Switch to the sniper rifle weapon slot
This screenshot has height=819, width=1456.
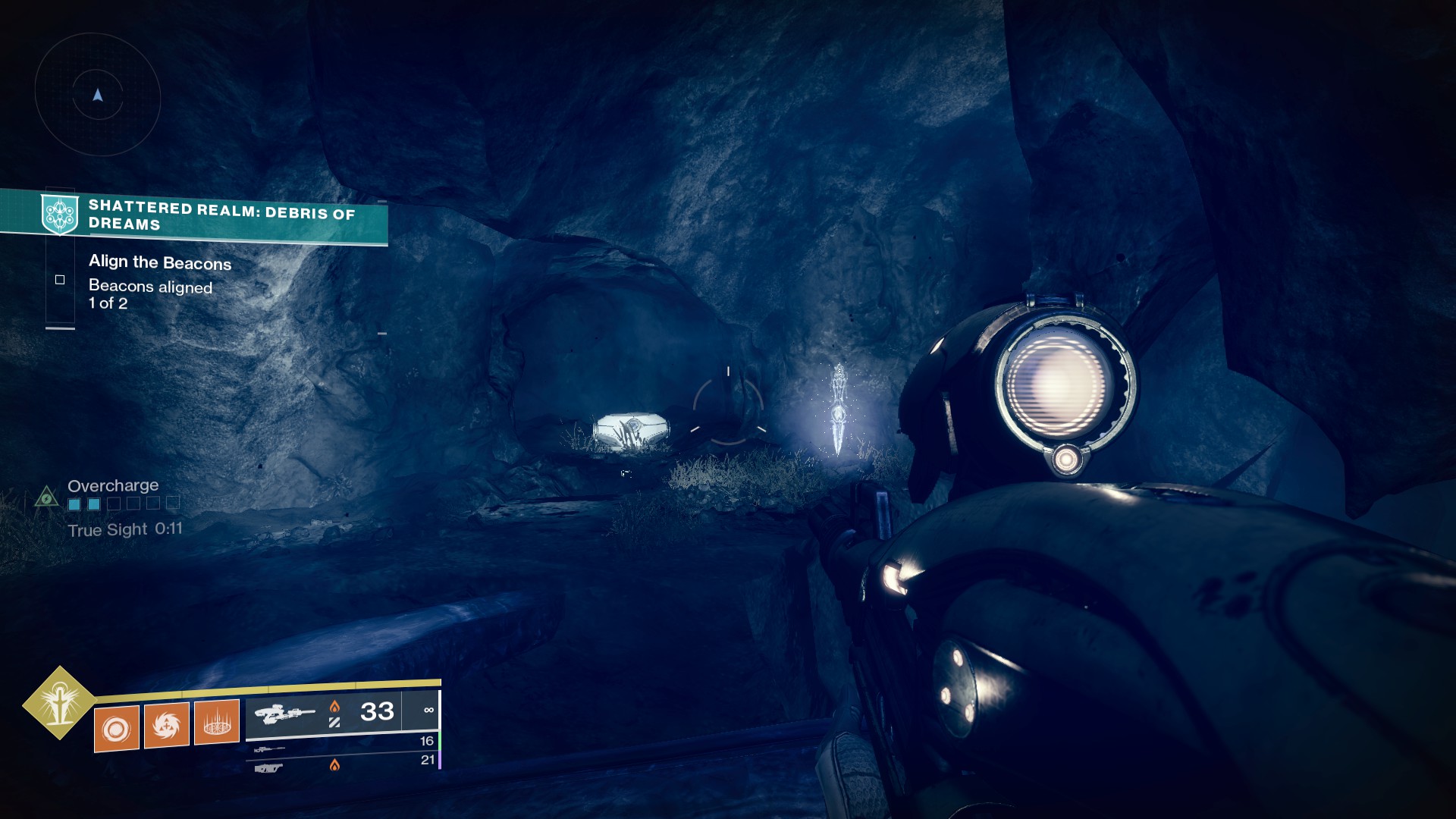(x=343, y=745)
